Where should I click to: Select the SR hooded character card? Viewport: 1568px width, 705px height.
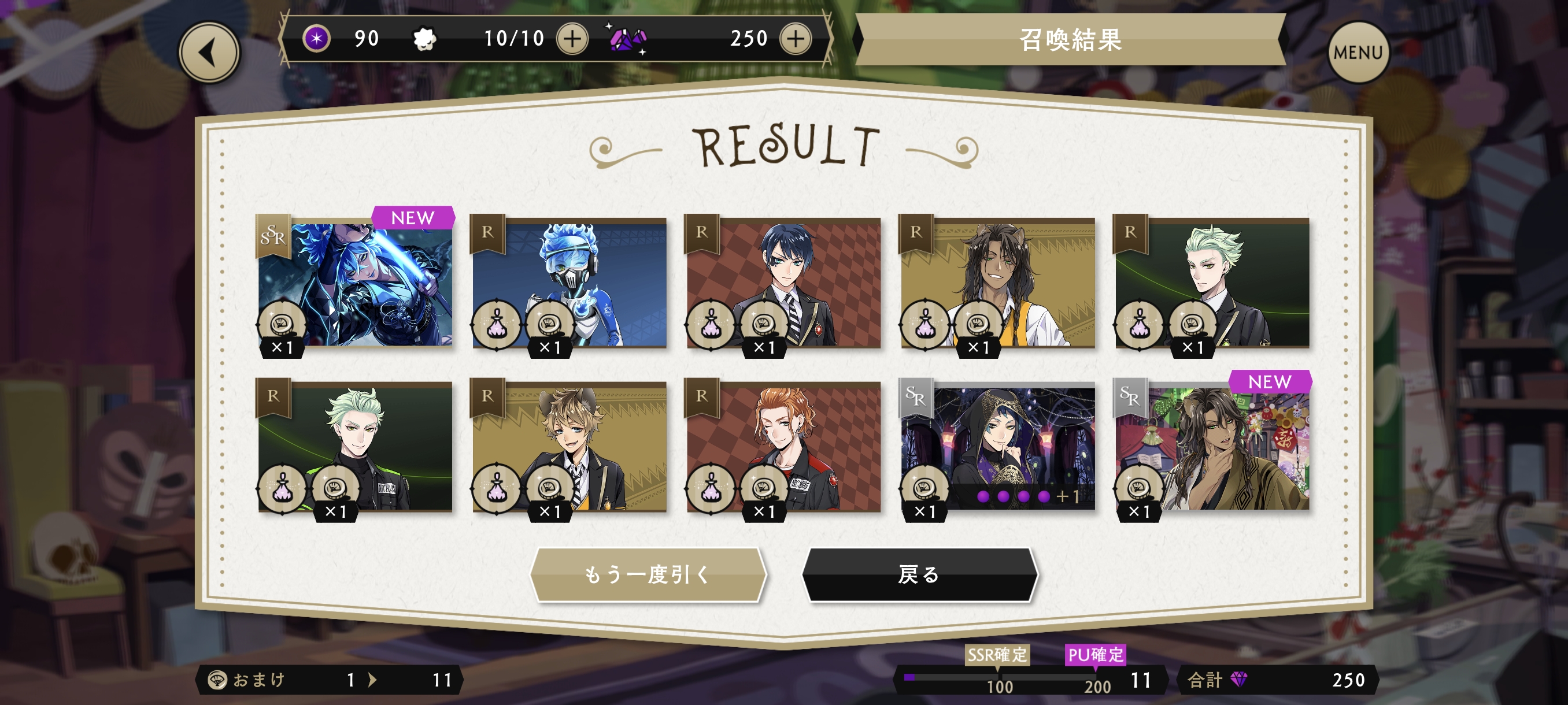coord(998,447)
